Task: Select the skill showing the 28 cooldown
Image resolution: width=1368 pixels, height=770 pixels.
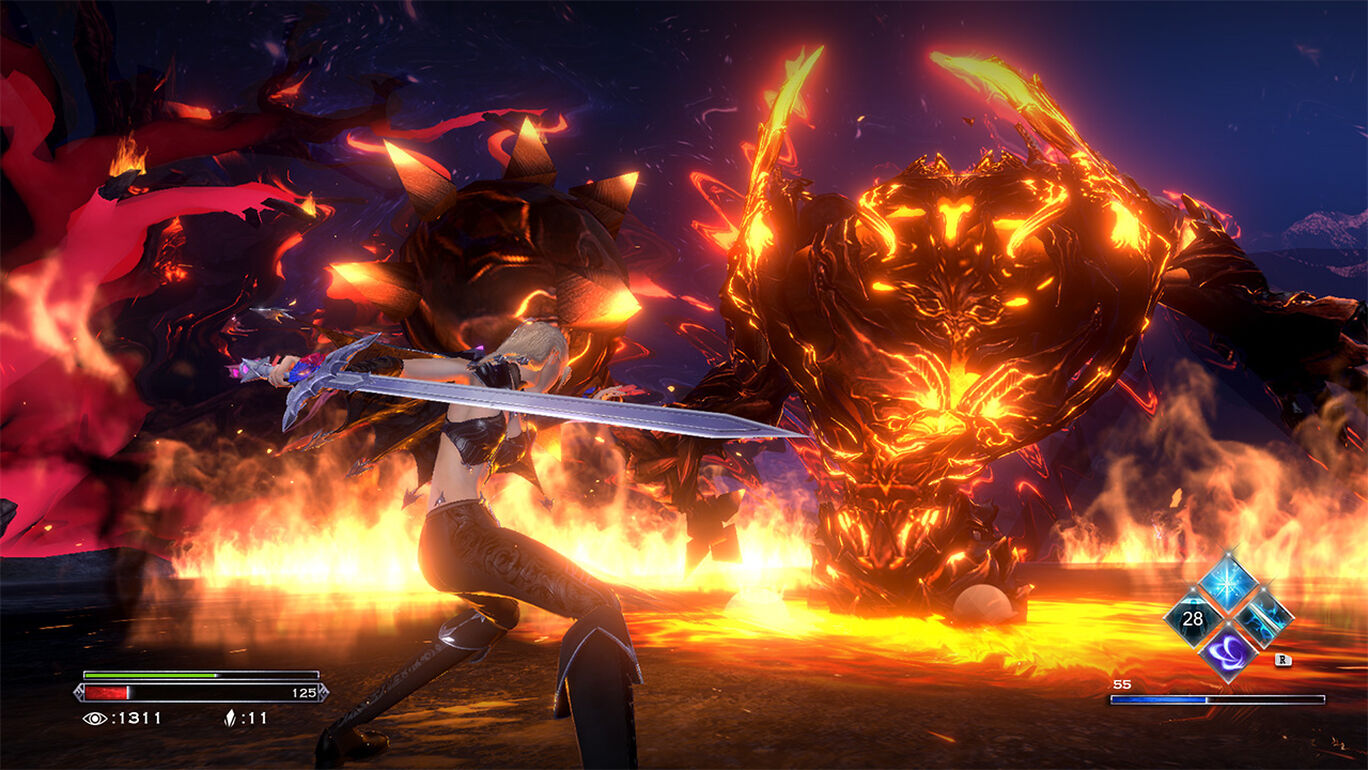Action: tap(1192, 618)
